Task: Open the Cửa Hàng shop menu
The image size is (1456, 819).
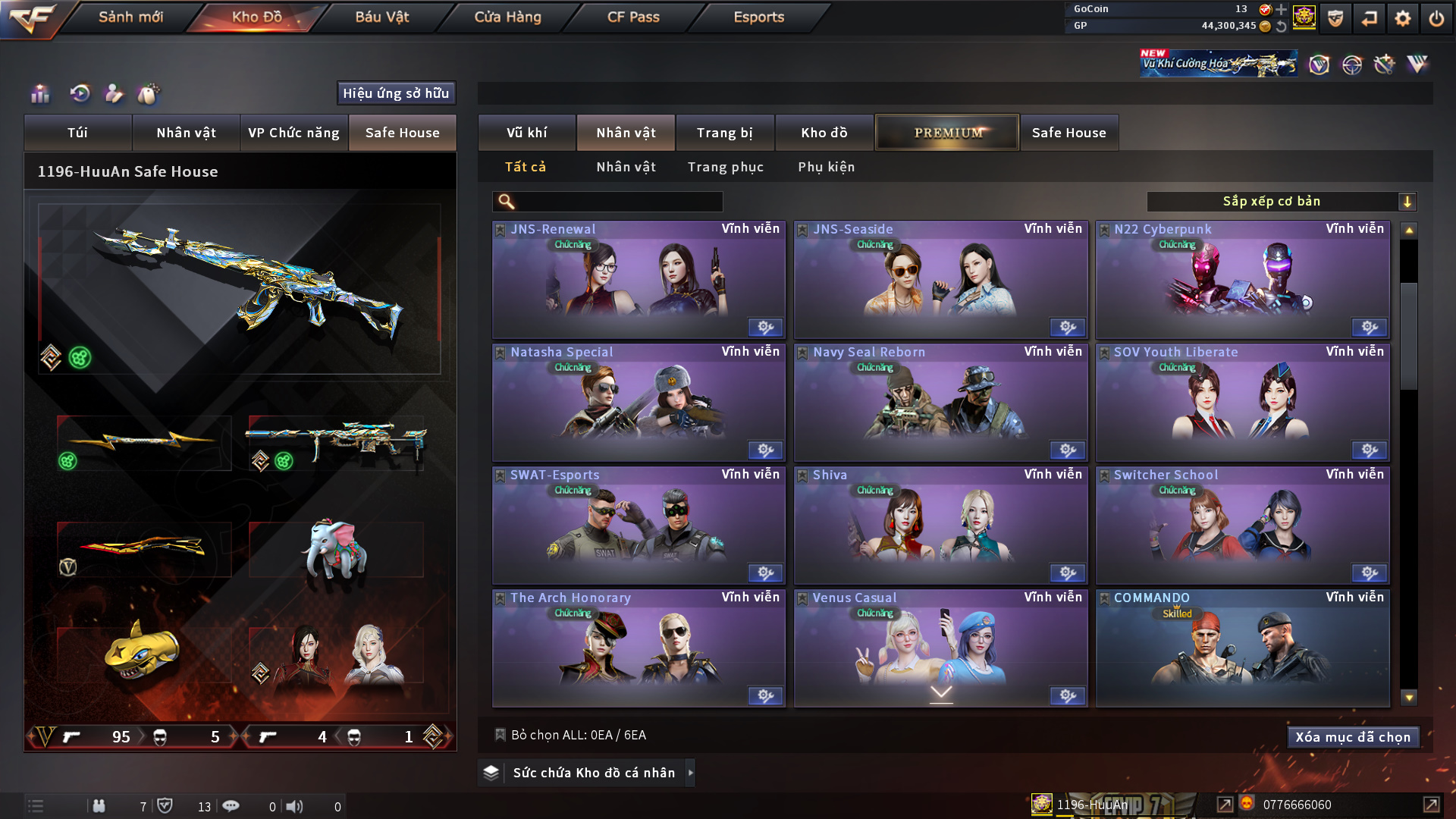Action: point(507,17)
